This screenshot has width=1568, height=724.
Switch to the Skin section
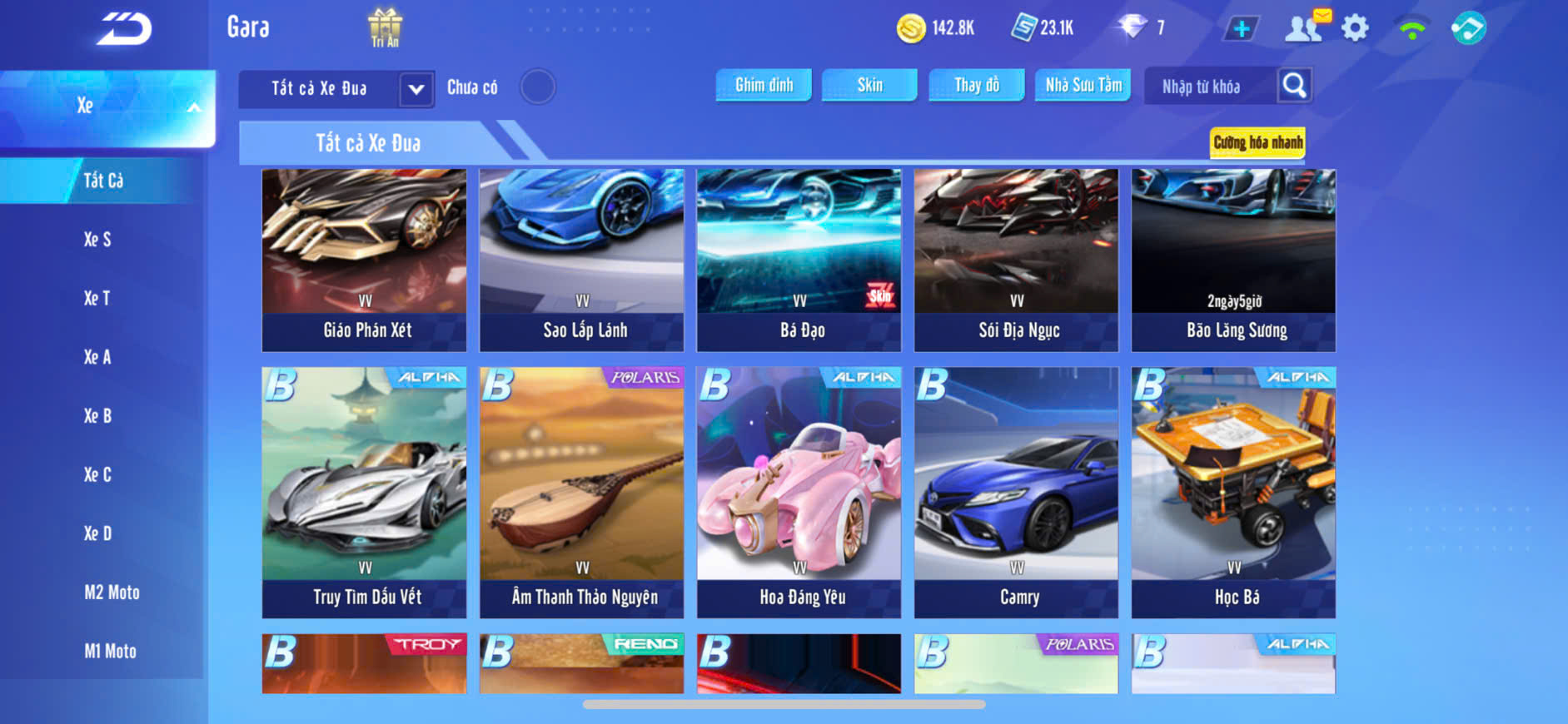pos(869,85)
